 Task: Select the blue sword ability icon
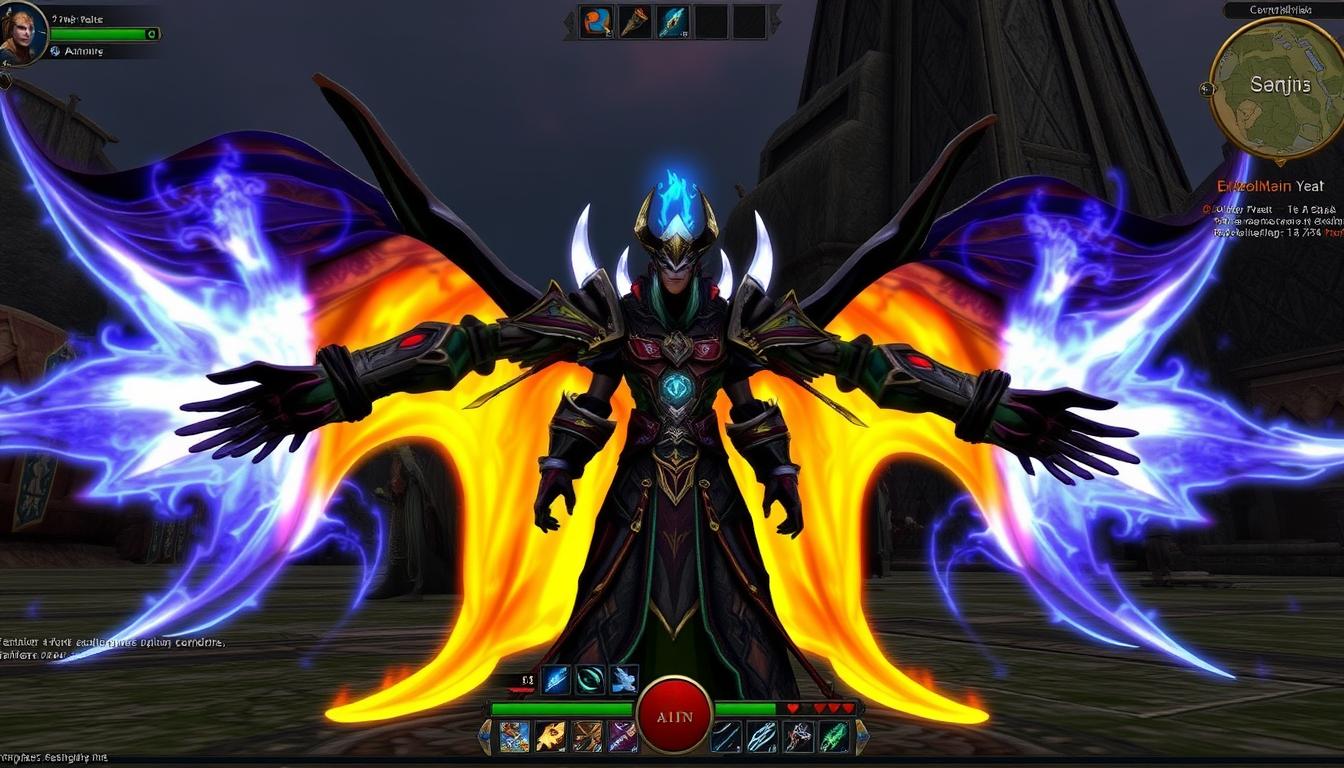(555, 680)
